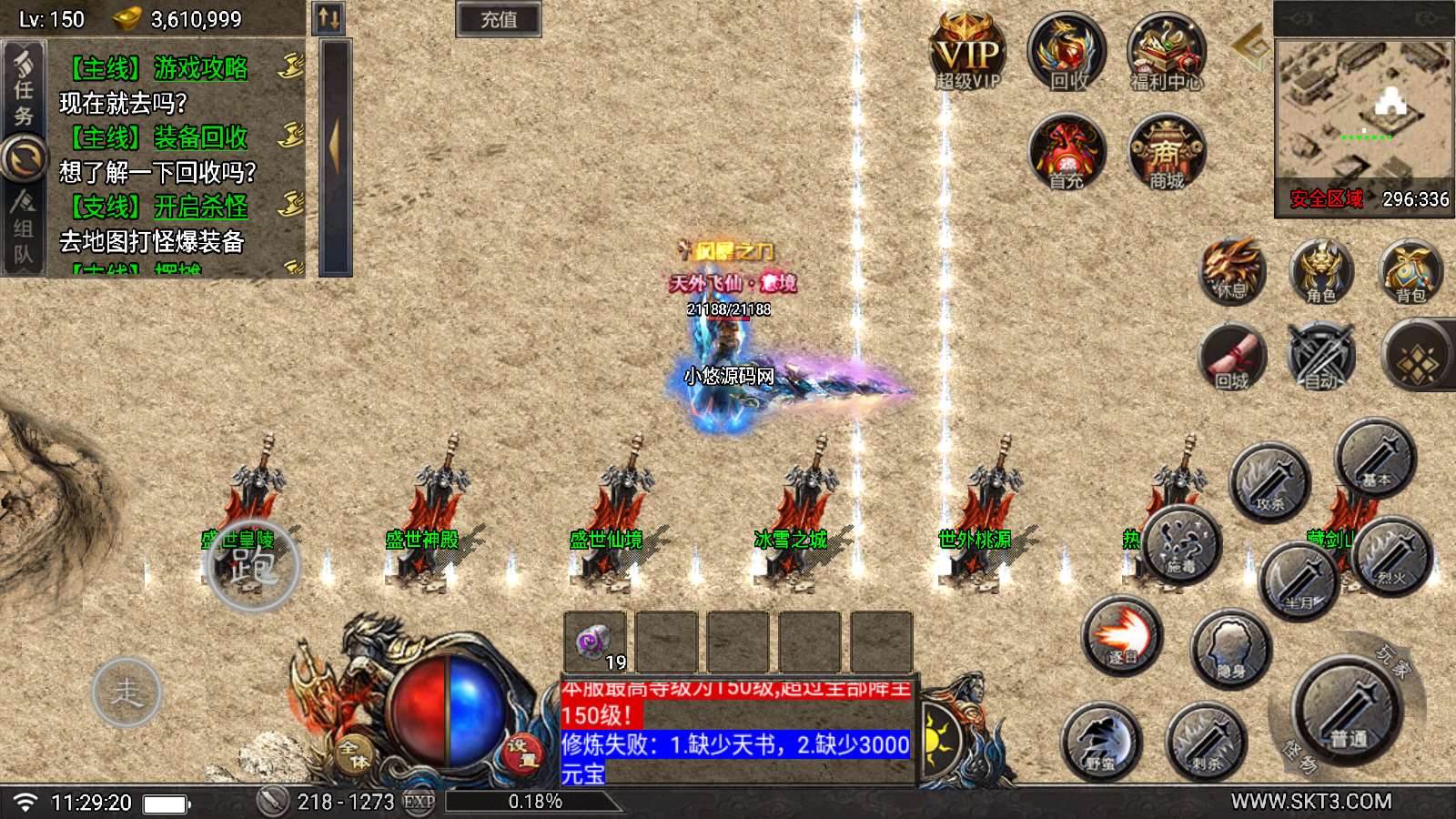Open the 回收 equipment recycle icon
Screen dimensions: 1456x819
[1067, 53]
